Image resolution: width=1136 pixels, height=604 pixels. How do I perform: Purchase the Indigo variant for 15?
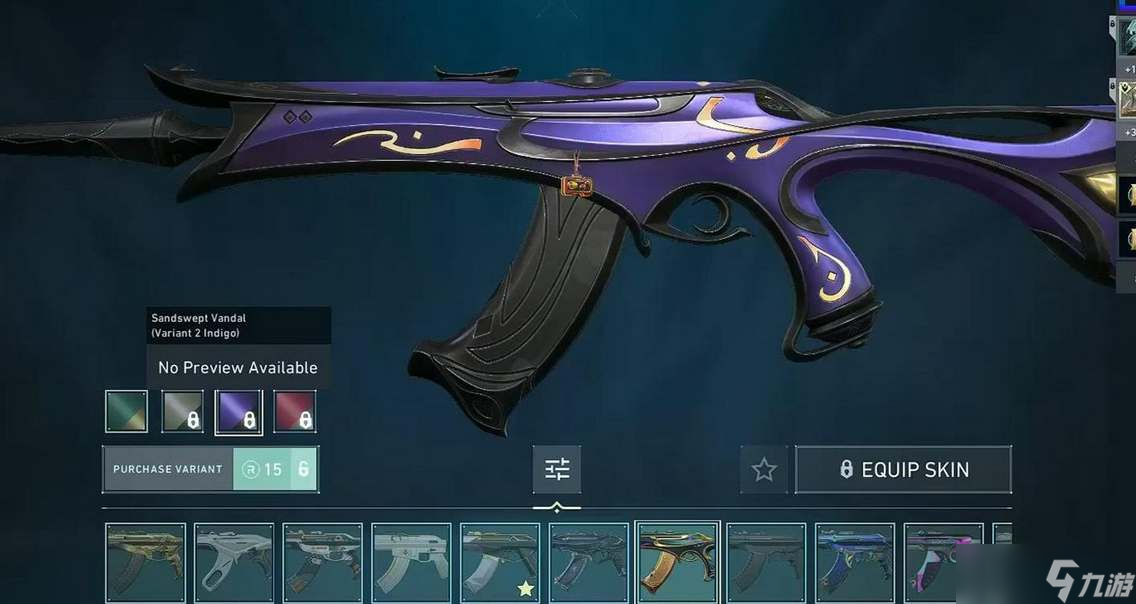point(210,469)
